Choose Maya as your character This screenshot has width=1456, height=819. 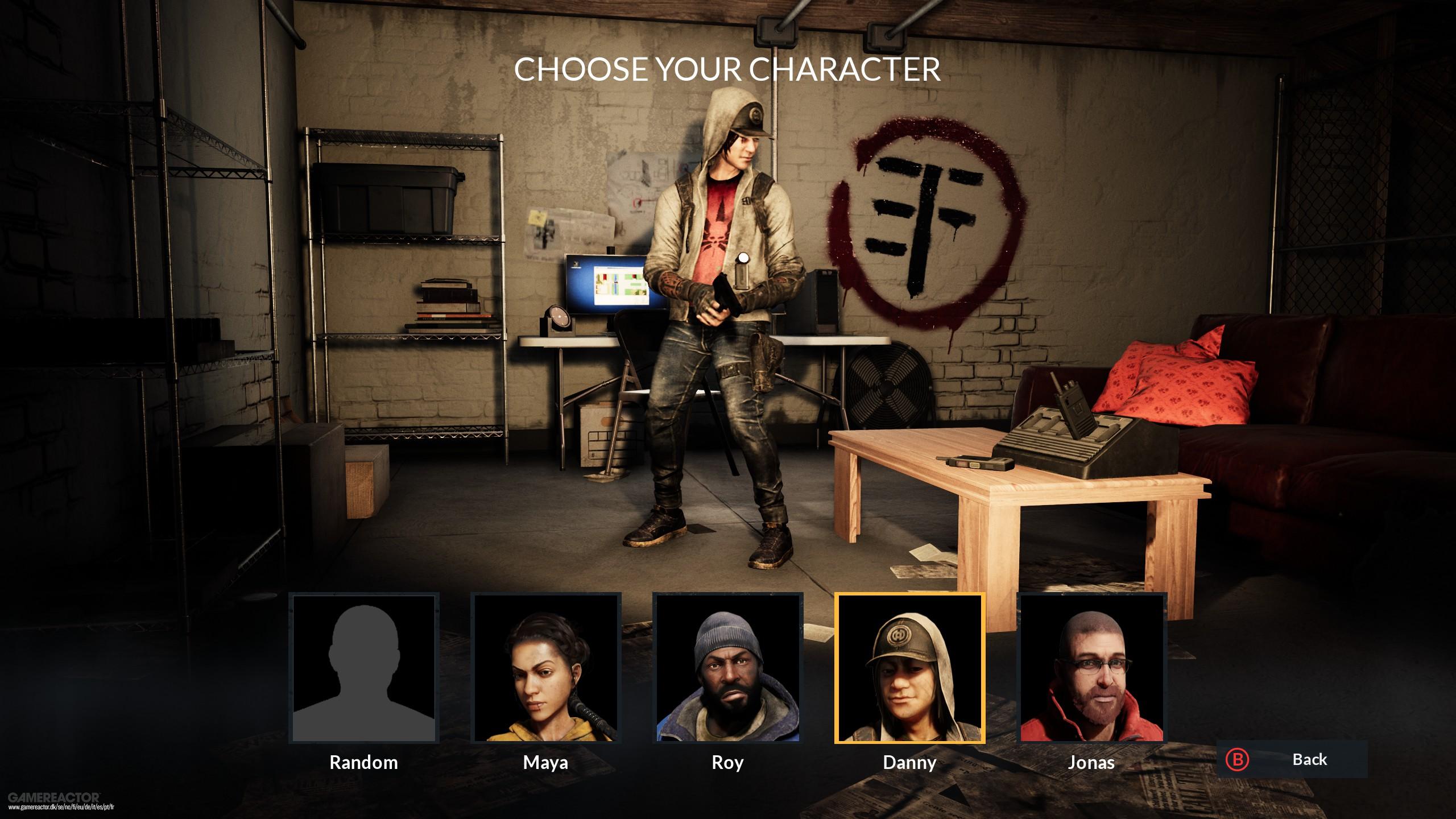pos(545,668)
